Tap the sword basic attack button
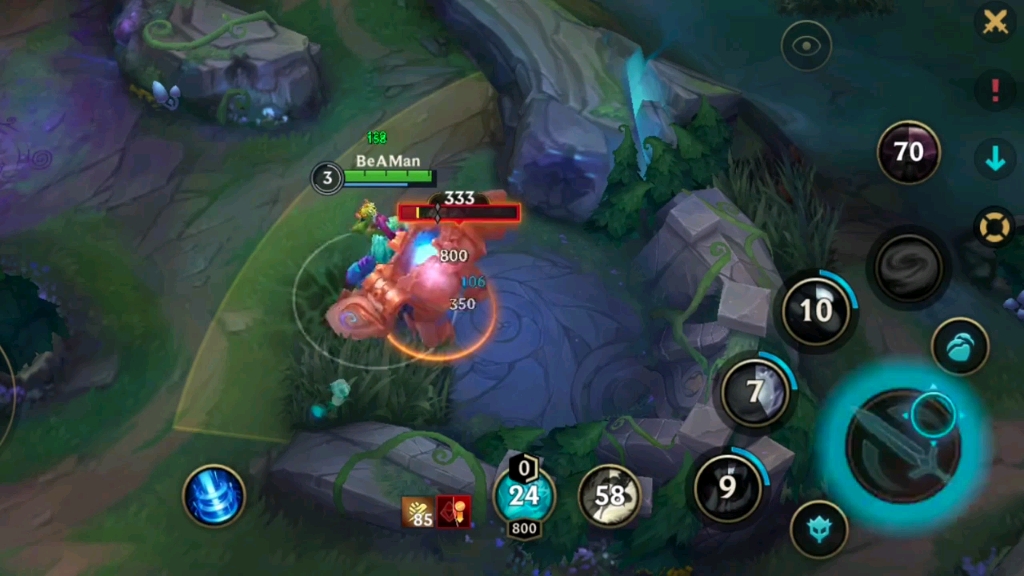Screen dimensions: 1024x576 pos(903,446)
